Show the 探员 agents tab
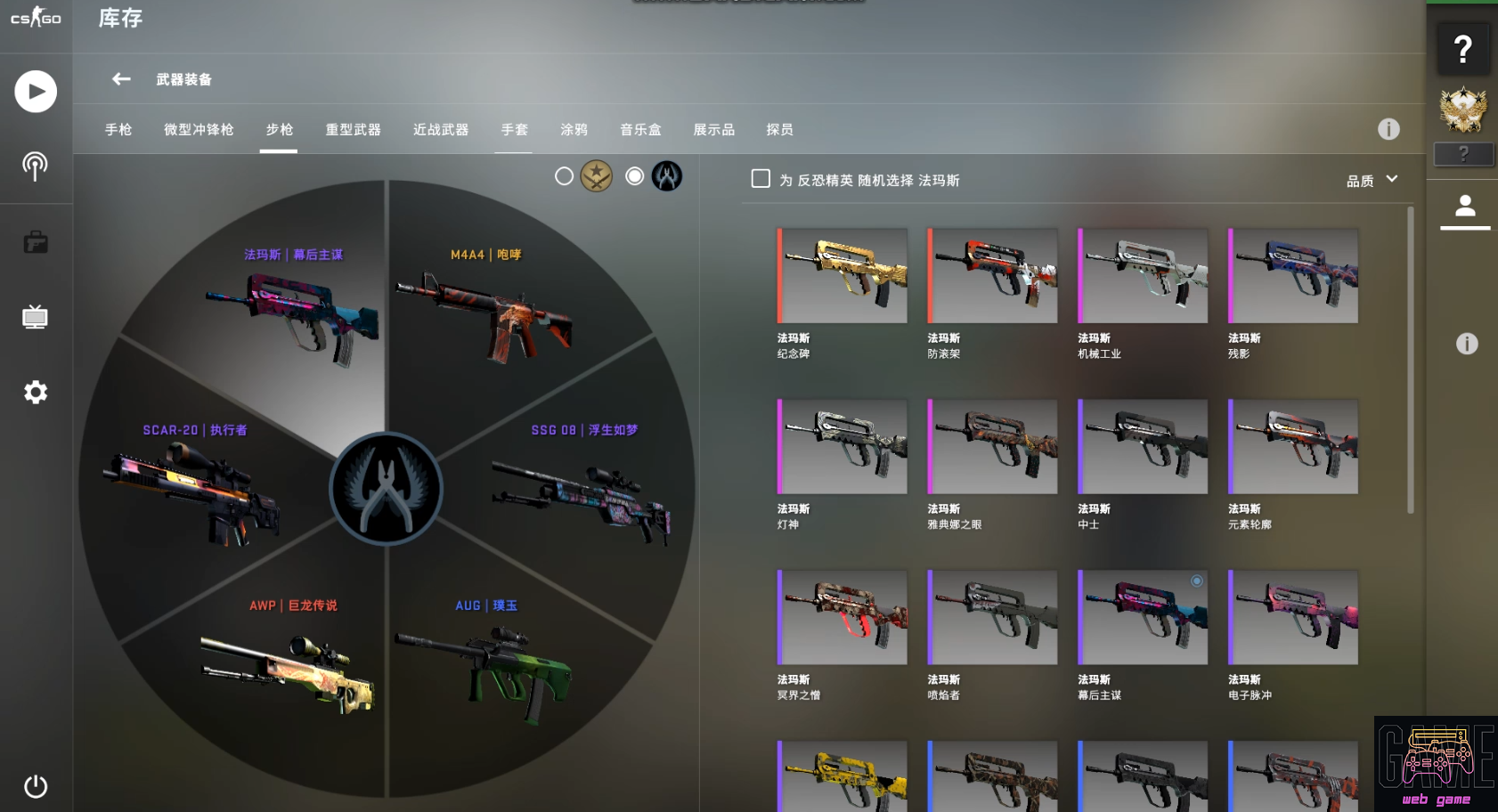Image resolution: width=1498 pixels, height=812 pixels. (779, 130)
